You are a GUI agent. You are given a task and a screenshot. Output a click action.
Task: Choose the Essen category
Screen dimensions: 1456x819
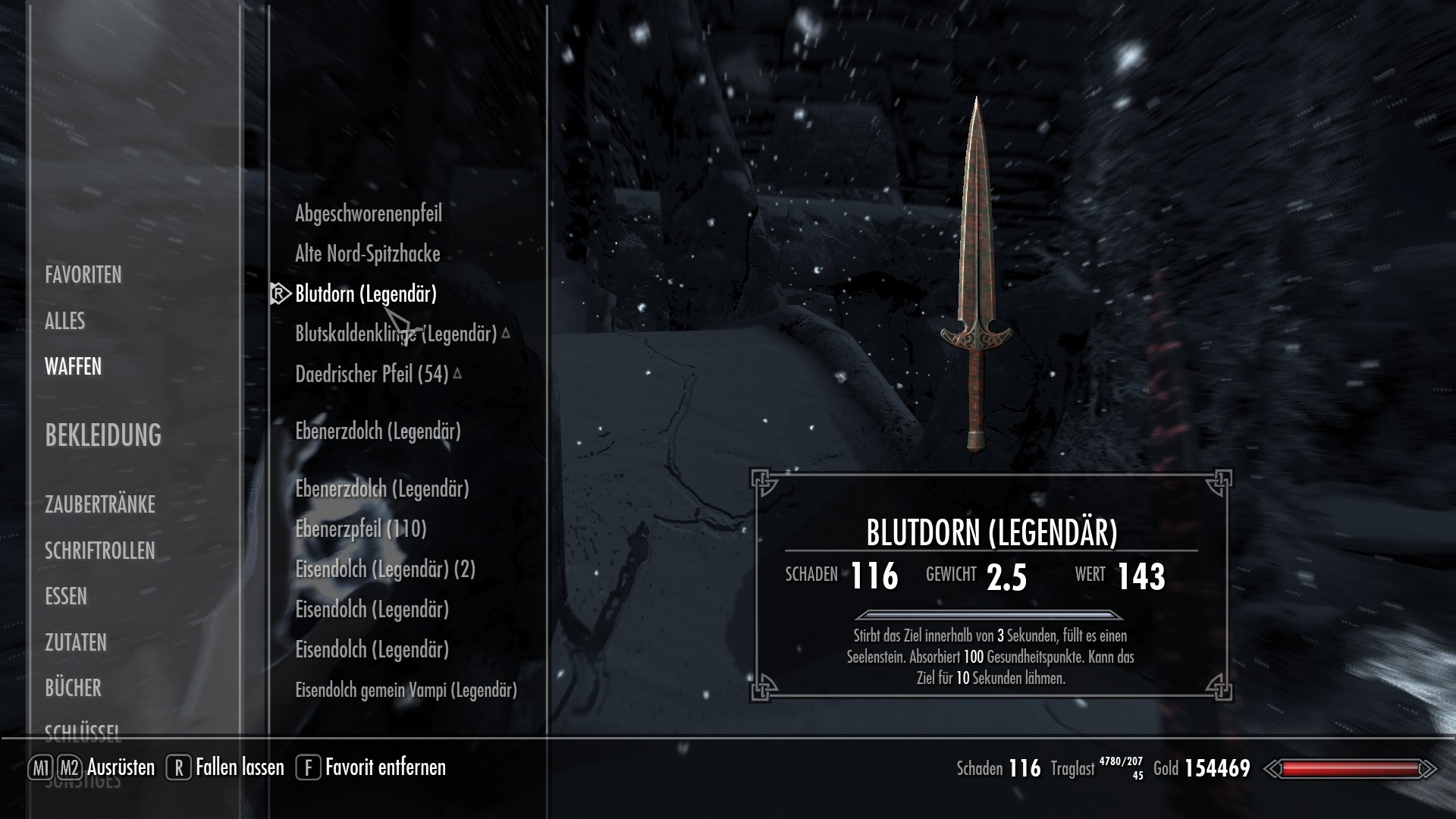click(66, 597)
